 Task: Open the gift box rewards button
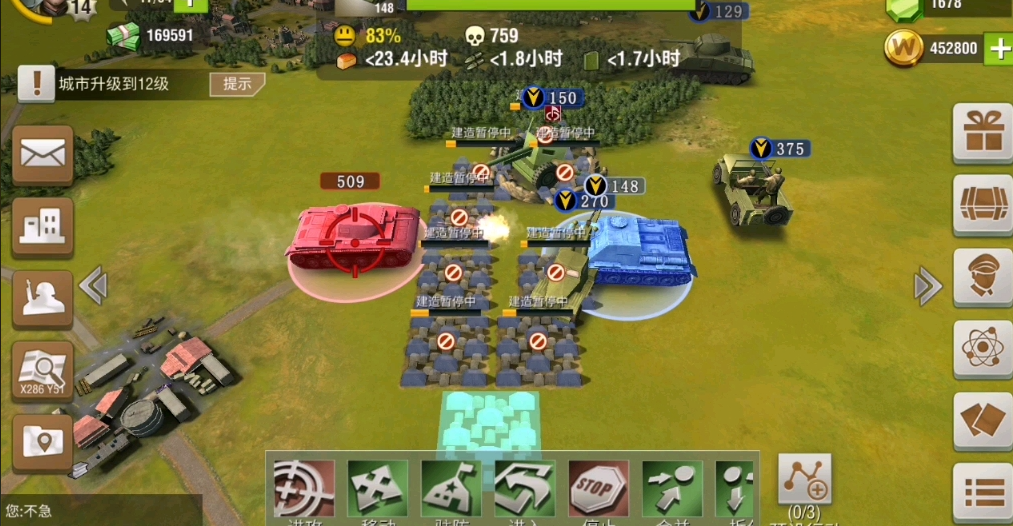(983, 133)
